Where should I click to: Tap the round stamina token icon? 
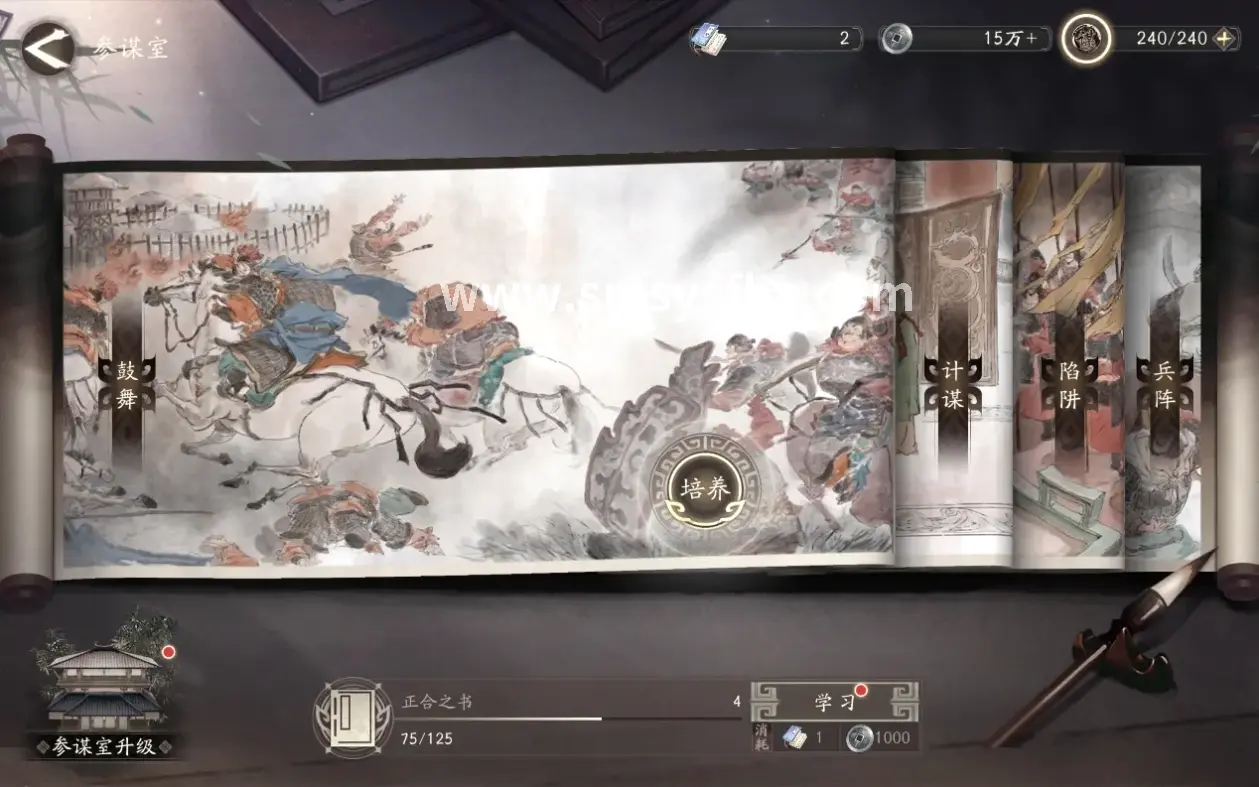click(x=1086, y=39)
